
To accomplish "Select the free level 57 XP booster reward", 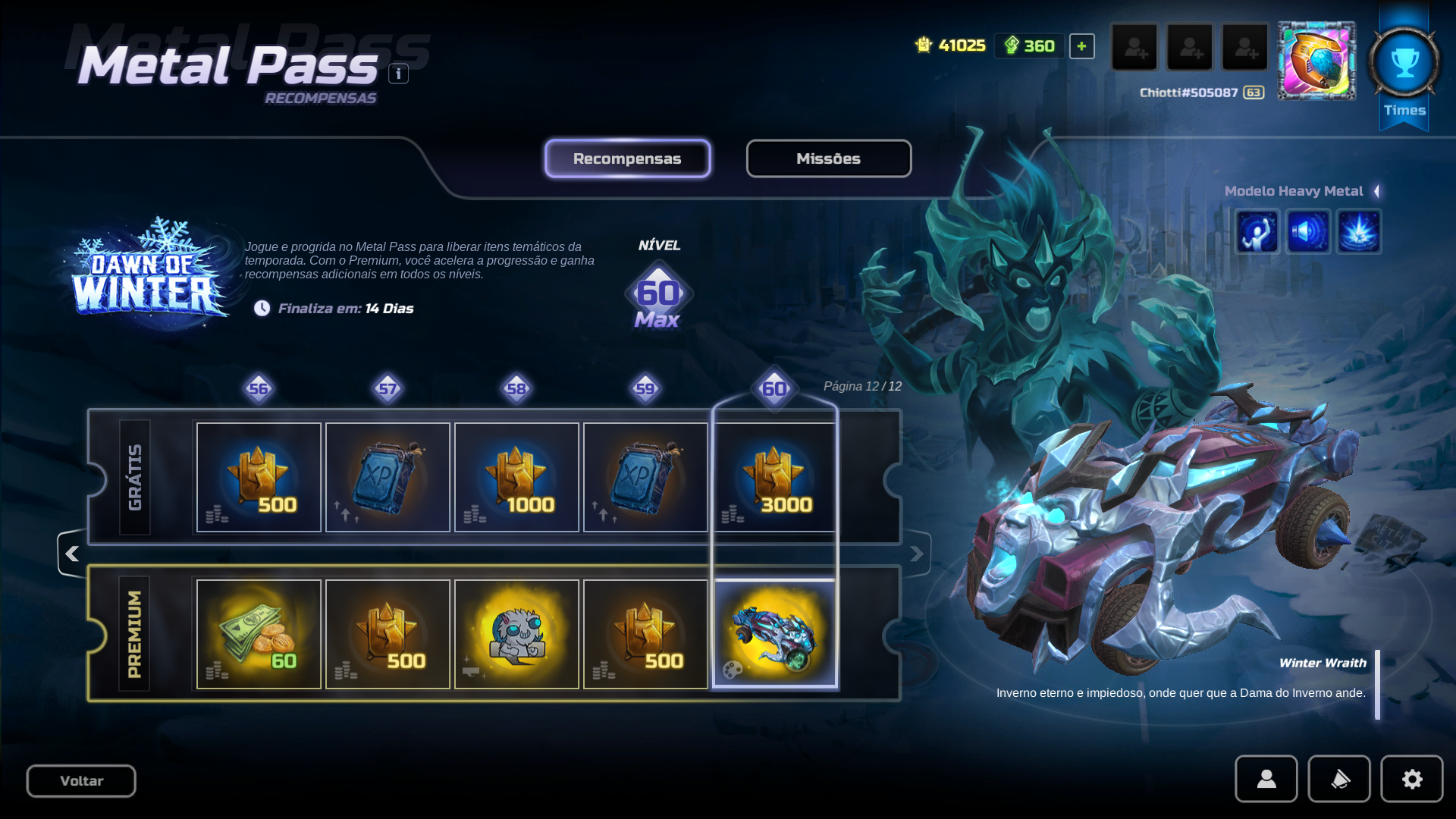I will click(x=388, y=477).
